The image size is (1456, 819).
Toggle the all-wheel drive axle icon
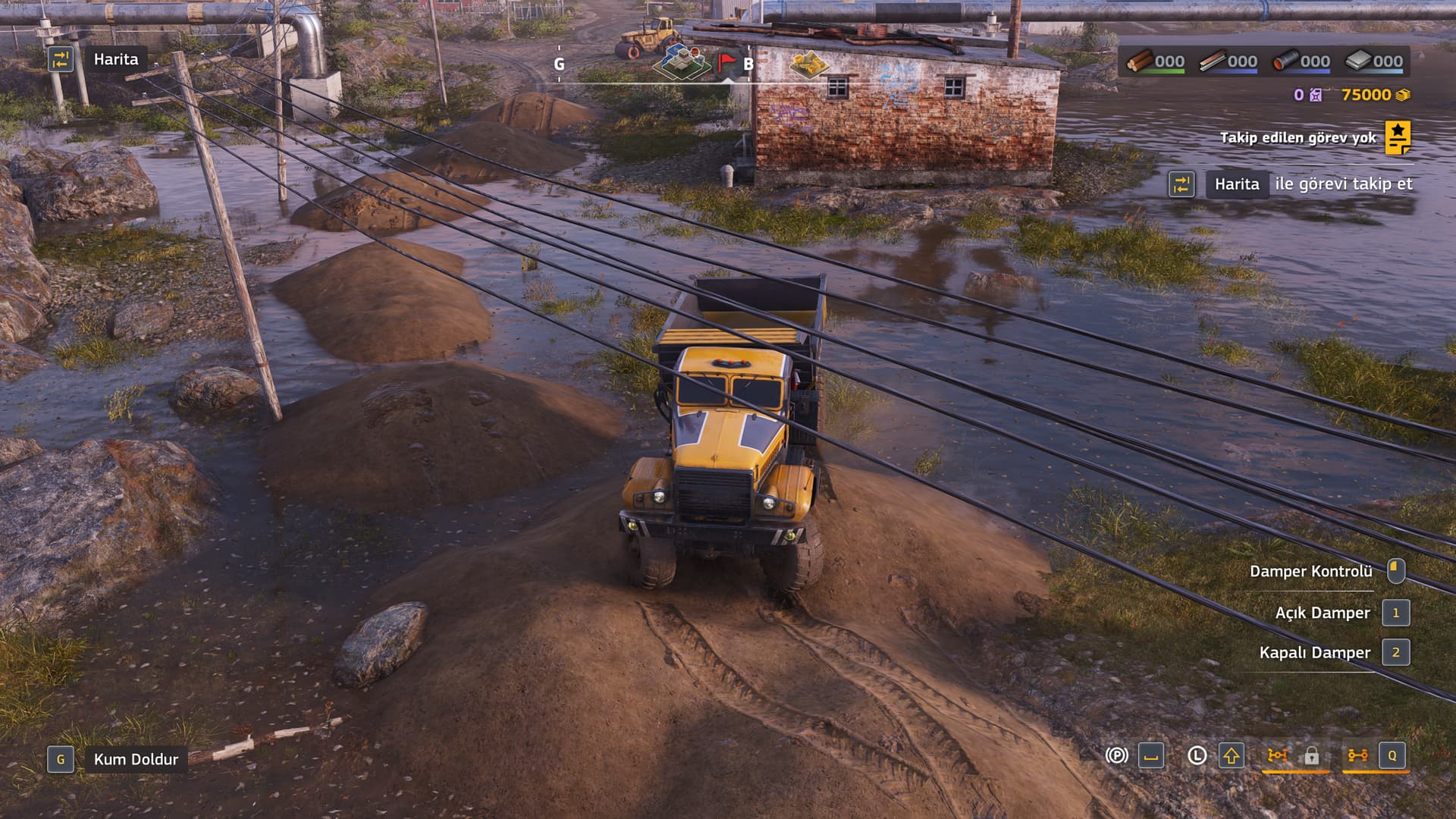(x=1357, y=756)
